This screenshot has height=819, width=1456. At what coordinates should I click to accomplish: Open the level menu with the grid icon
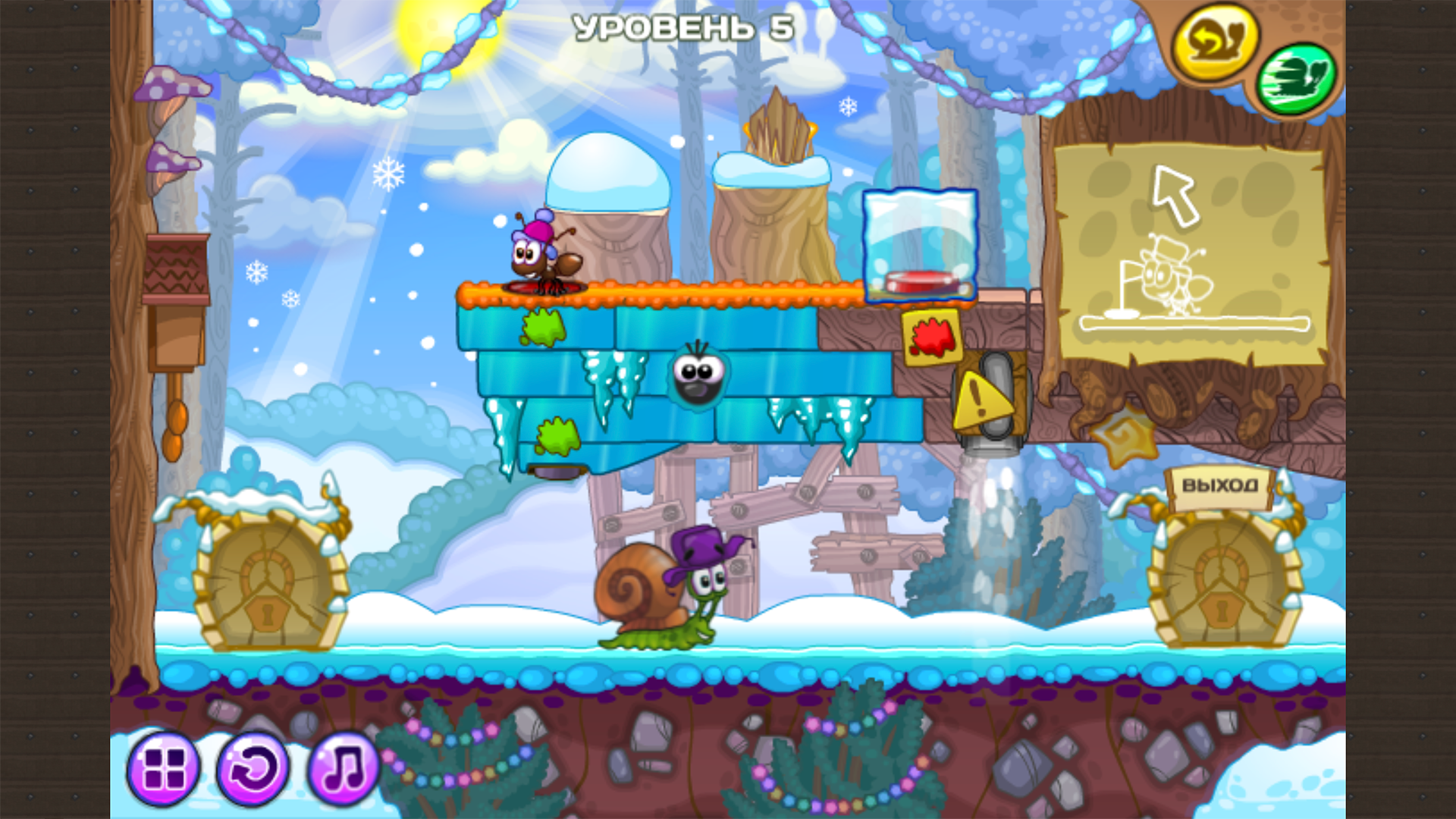tap(165, 768)
